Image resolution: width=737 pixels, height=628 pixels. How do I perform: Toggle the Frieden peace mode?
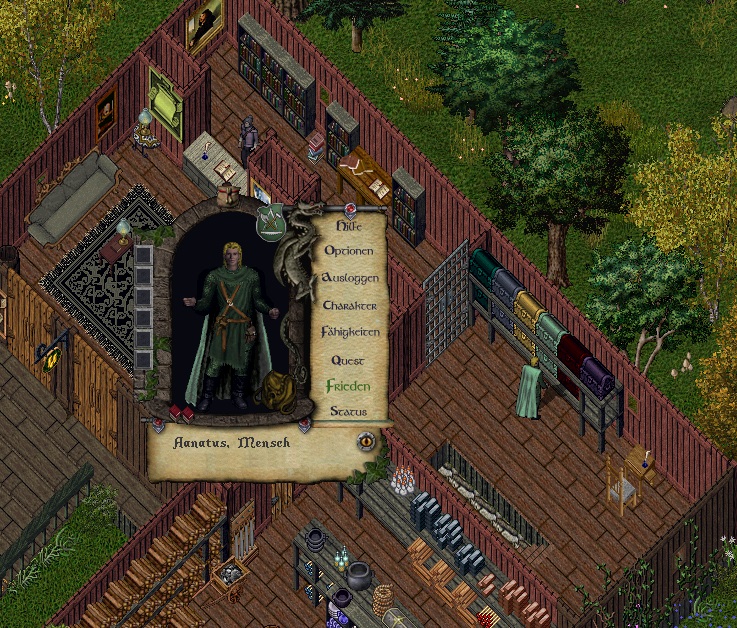click(348, 385)
